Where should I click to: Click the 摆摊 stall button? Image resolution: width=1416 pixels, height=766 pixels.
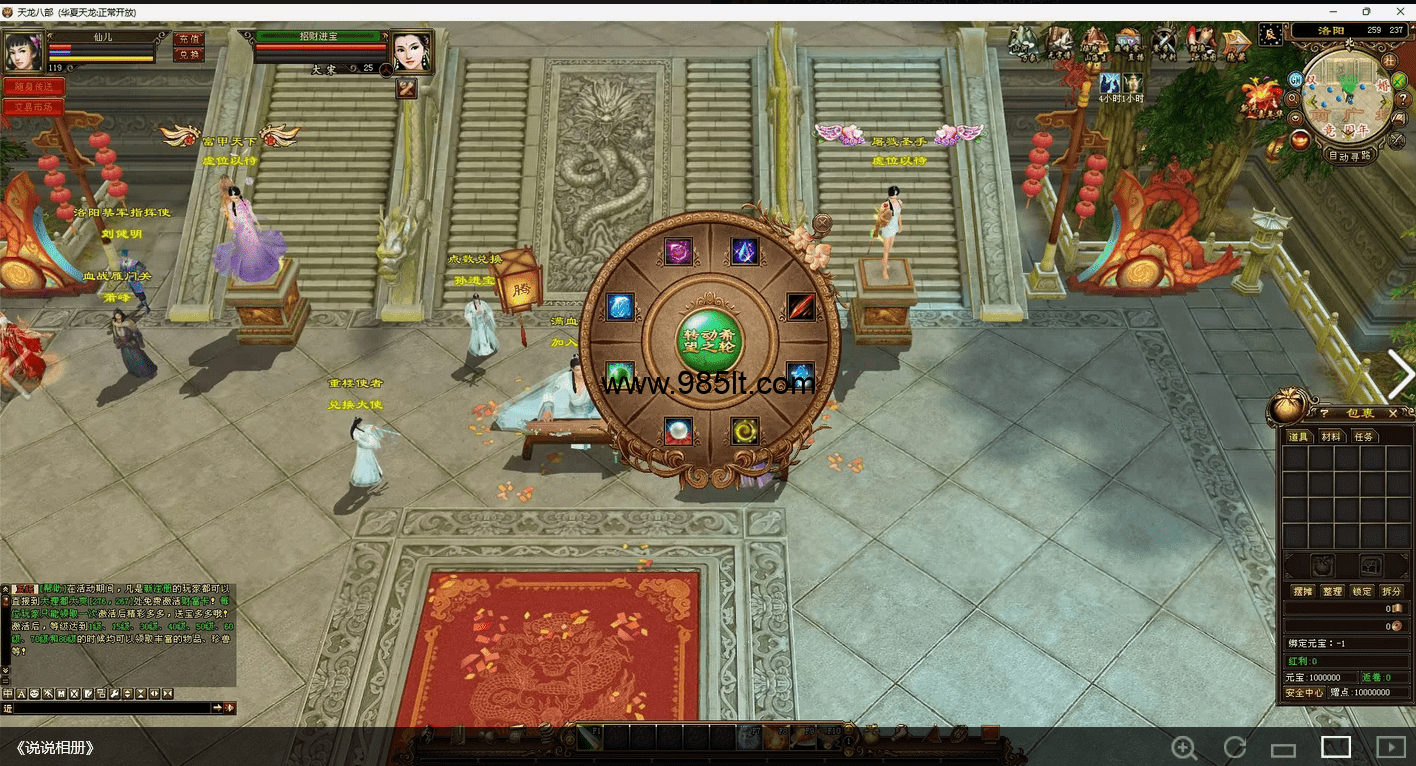click(1302, 591)
